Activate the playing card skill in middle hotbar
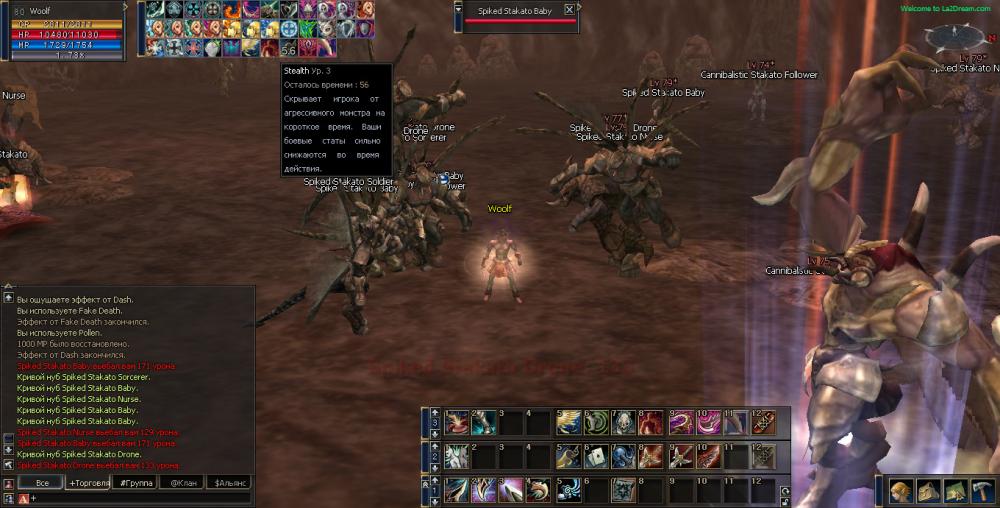 click(594, 456)
